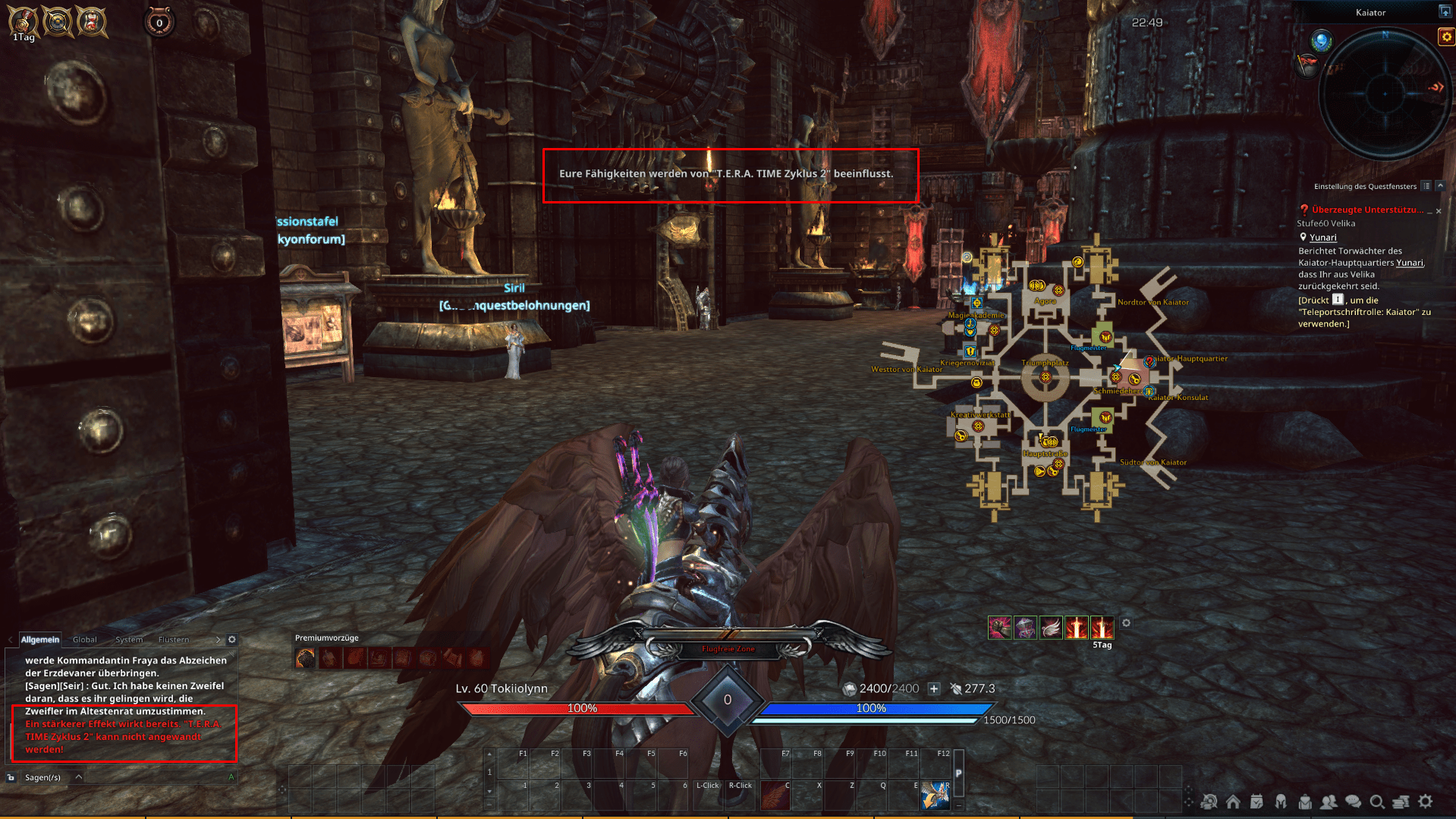
Task: Open the System chat tab
Action: point(129,640)
